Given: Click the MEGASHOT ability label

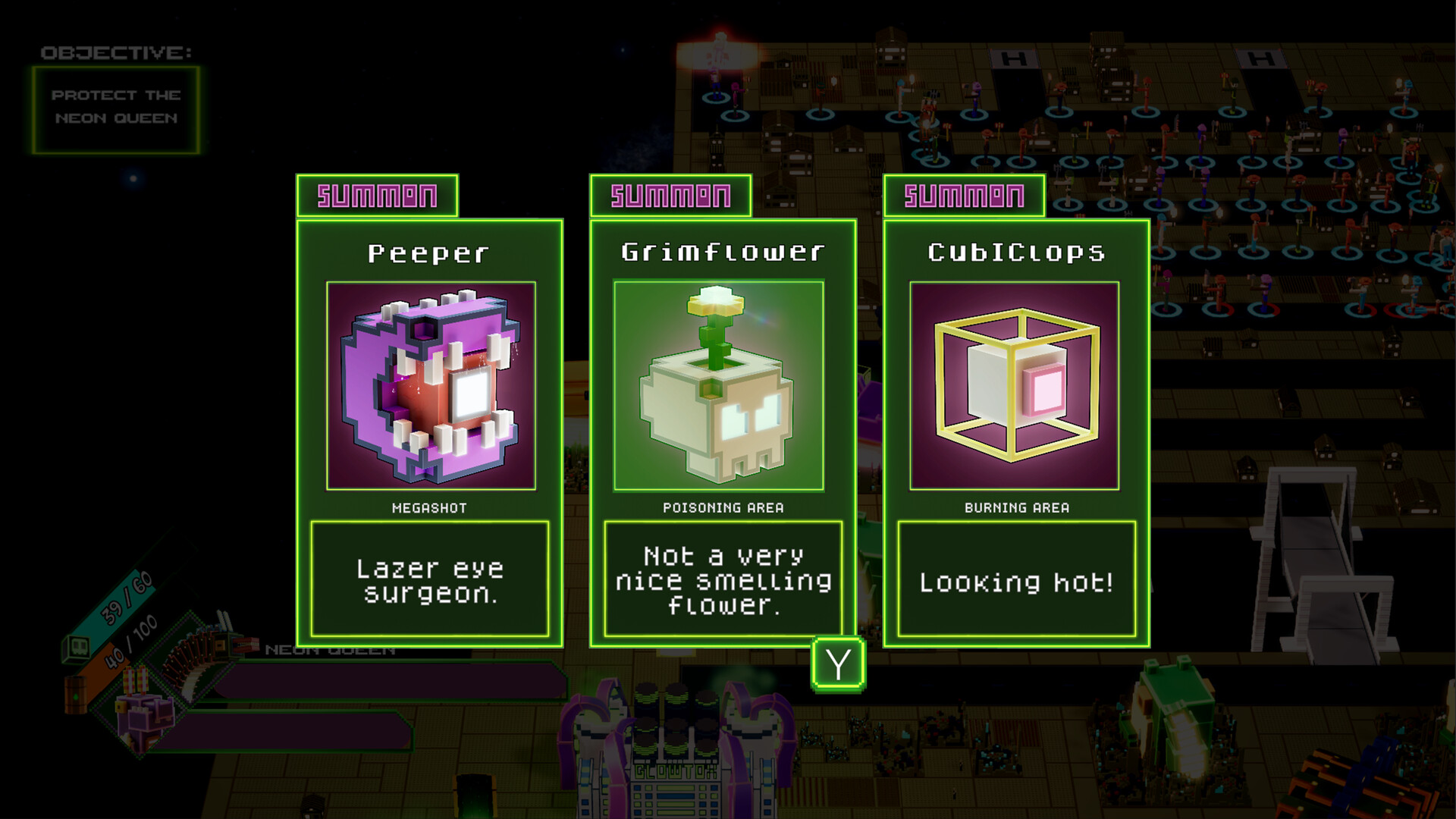Looking at the screenshot, I should point(429,508).
